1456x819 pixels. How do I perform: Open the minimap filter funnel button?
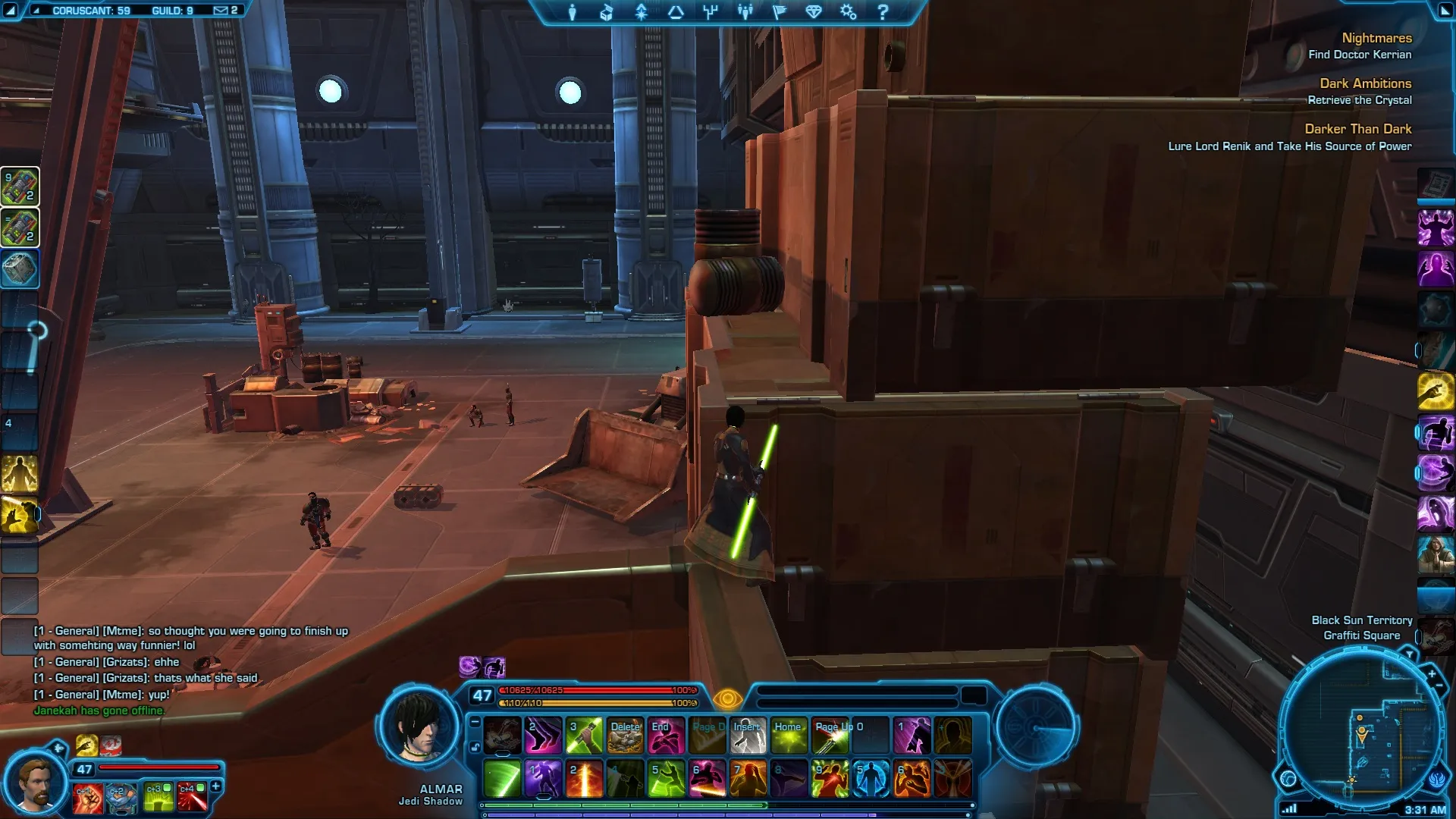1409,654
